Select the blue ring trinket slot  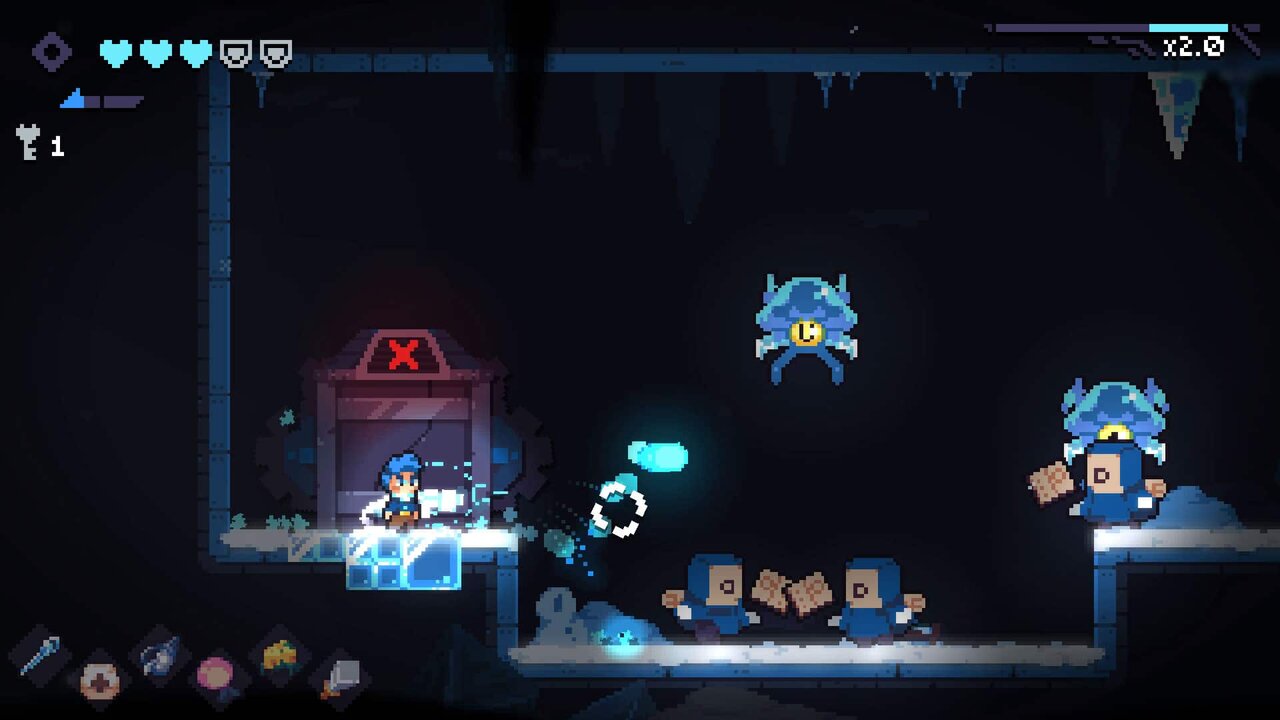pyautogui.click(x=160, y=655)
